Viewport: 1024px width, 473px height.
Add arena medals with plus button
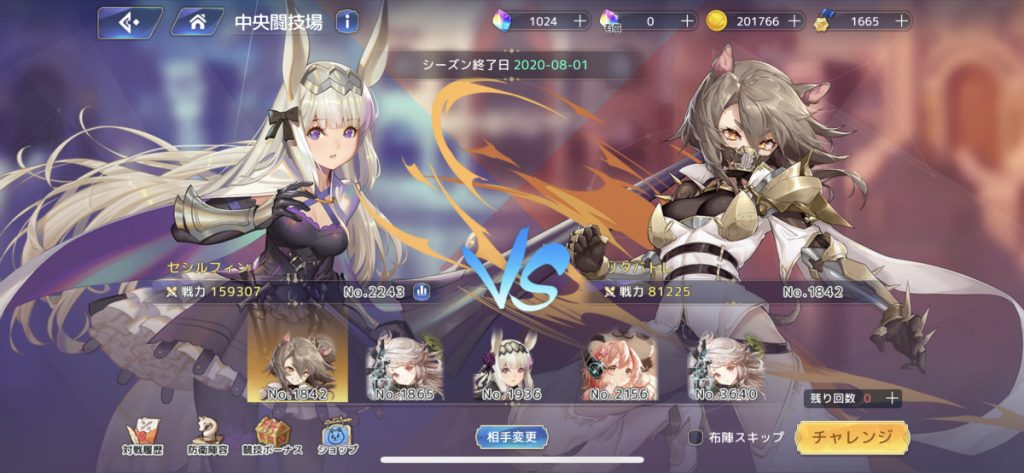point(902,21)
